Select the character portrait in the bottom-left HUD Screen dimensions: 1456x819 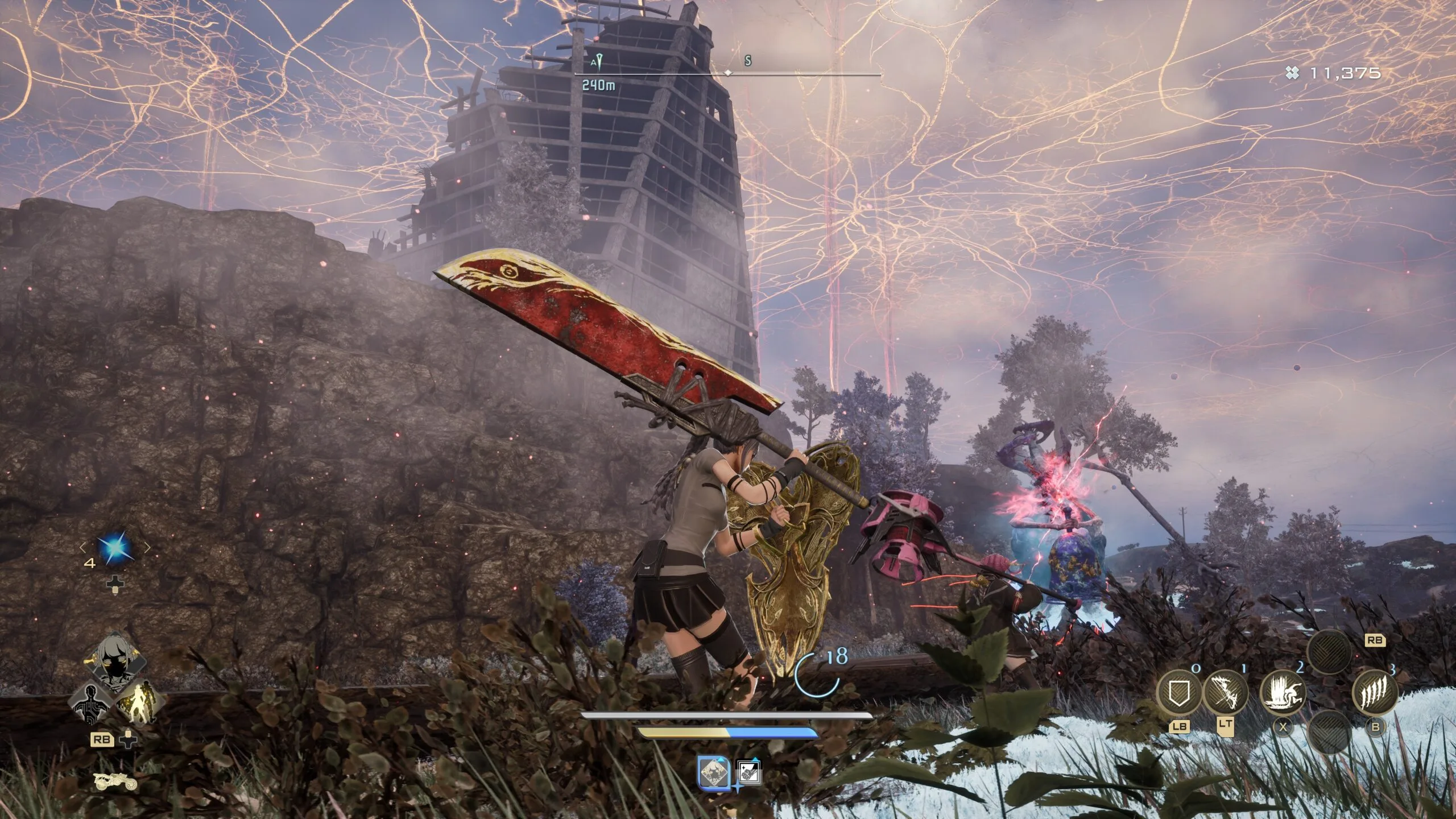[x=115, y=664]
